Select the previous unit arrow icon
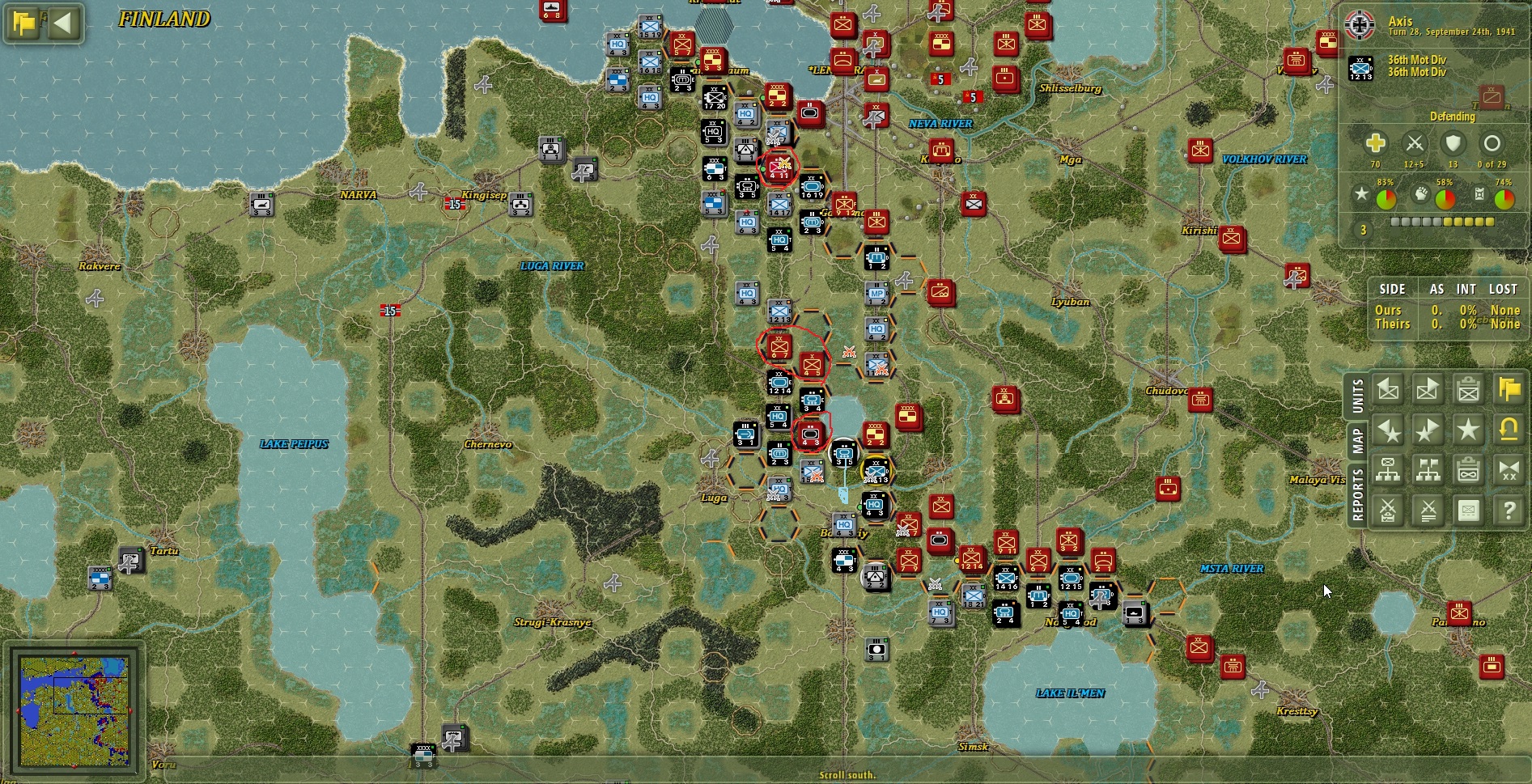Image resolution: width=1532 pixels, height=784 pixels. point(1388,390)
